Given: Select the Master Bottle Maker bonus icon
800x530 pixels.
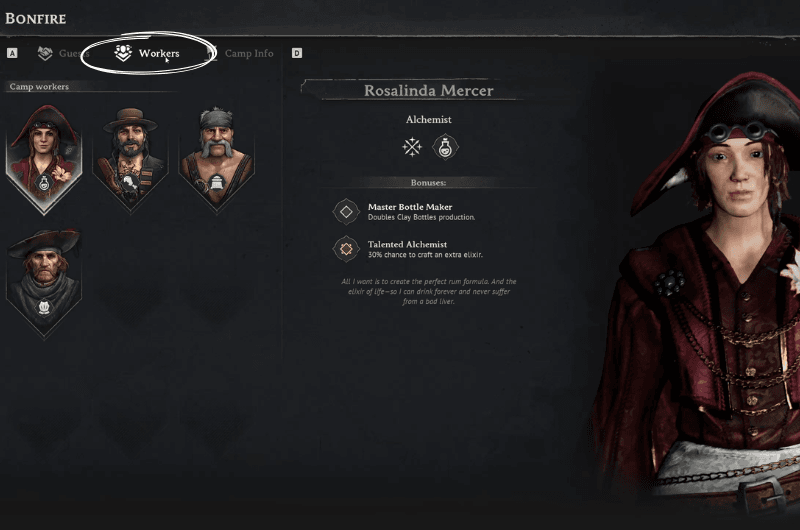Looking at the screenshot, I should click(x=346, y=211).
